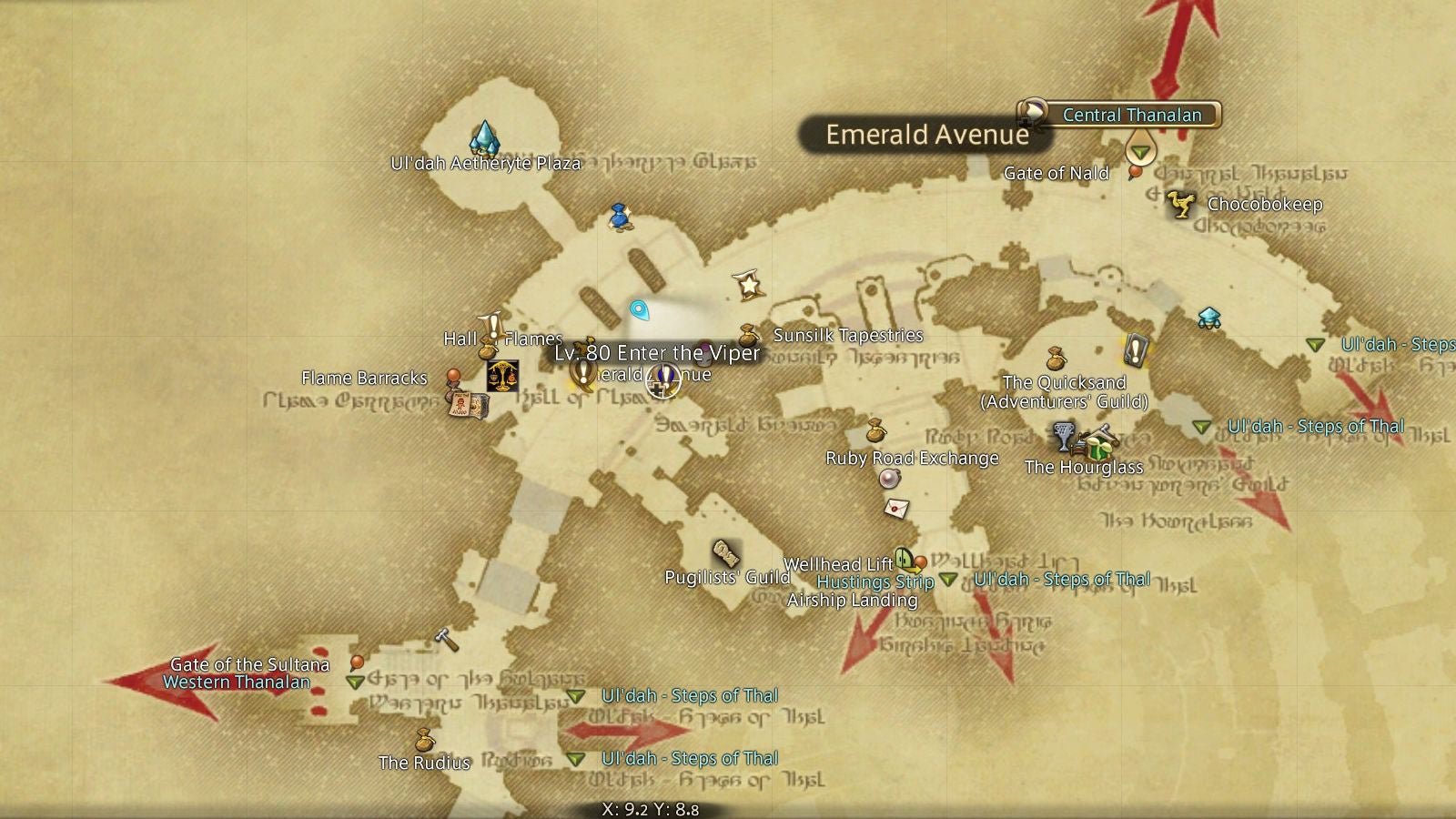Open the Central Thanalan map banner

pos(1131,116)
